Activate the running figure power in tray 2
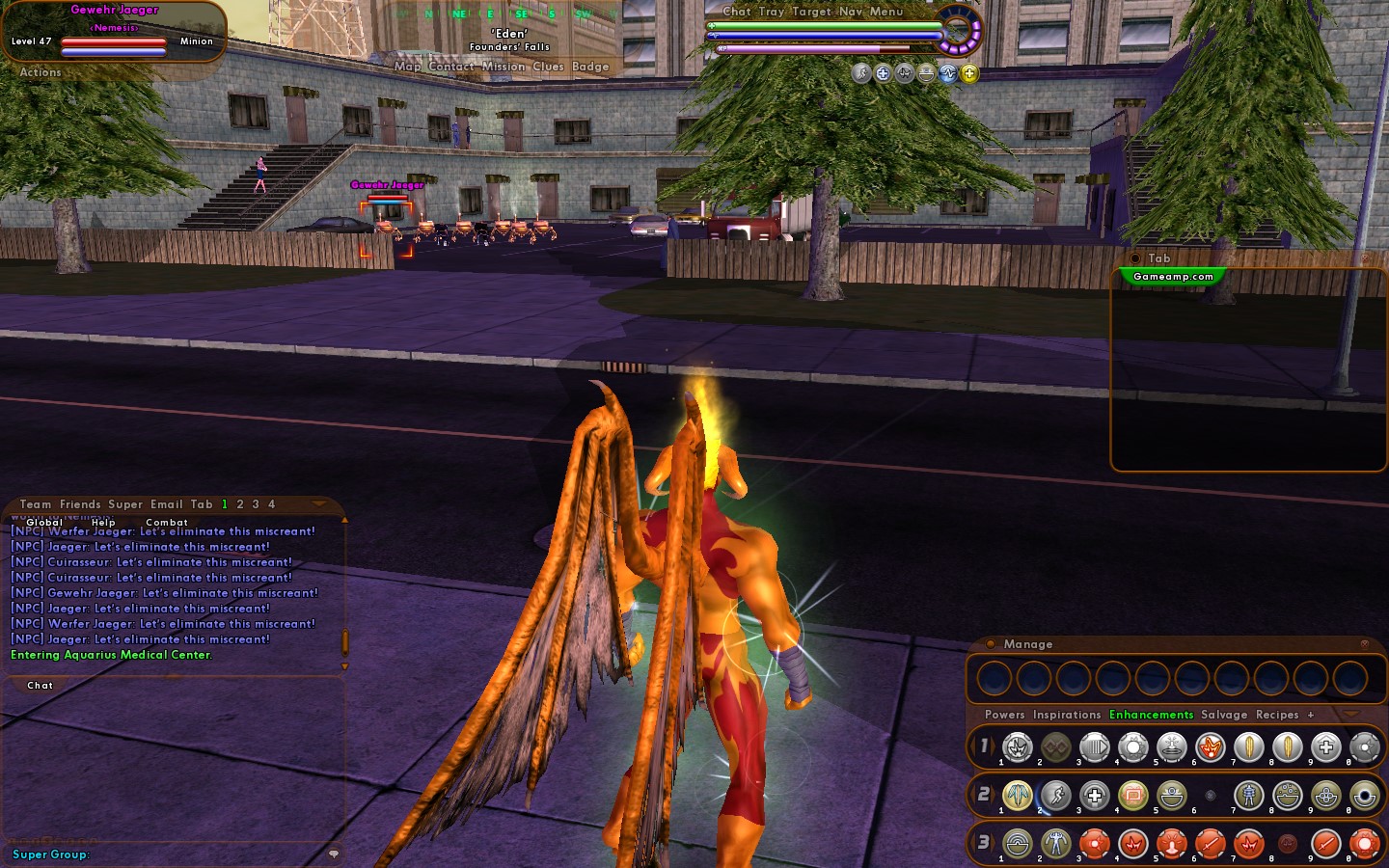The width and height of the screenshot is (1389, 868). tap(1055, 796)
